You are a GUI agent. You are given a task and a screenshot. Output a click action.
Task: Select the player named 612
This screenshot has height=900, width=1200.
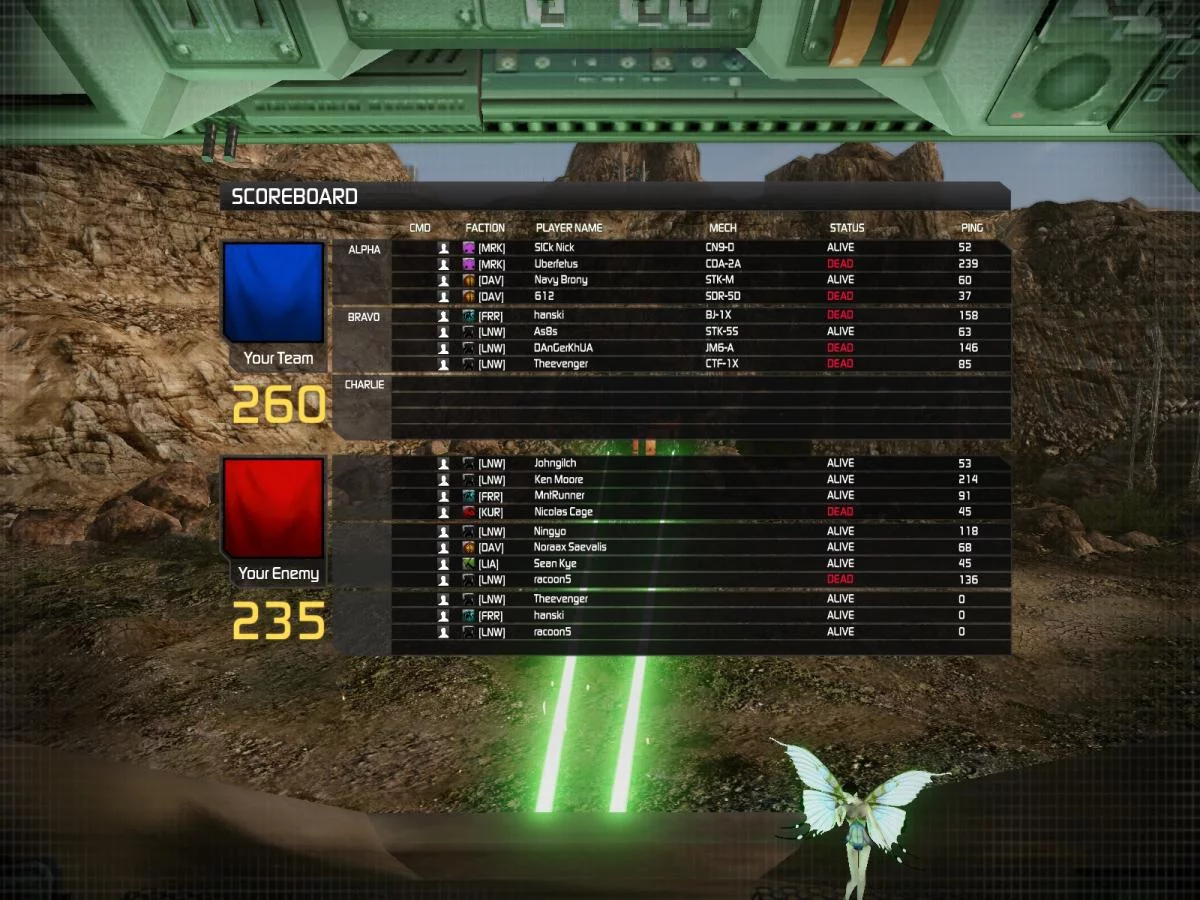click(545, 296)
